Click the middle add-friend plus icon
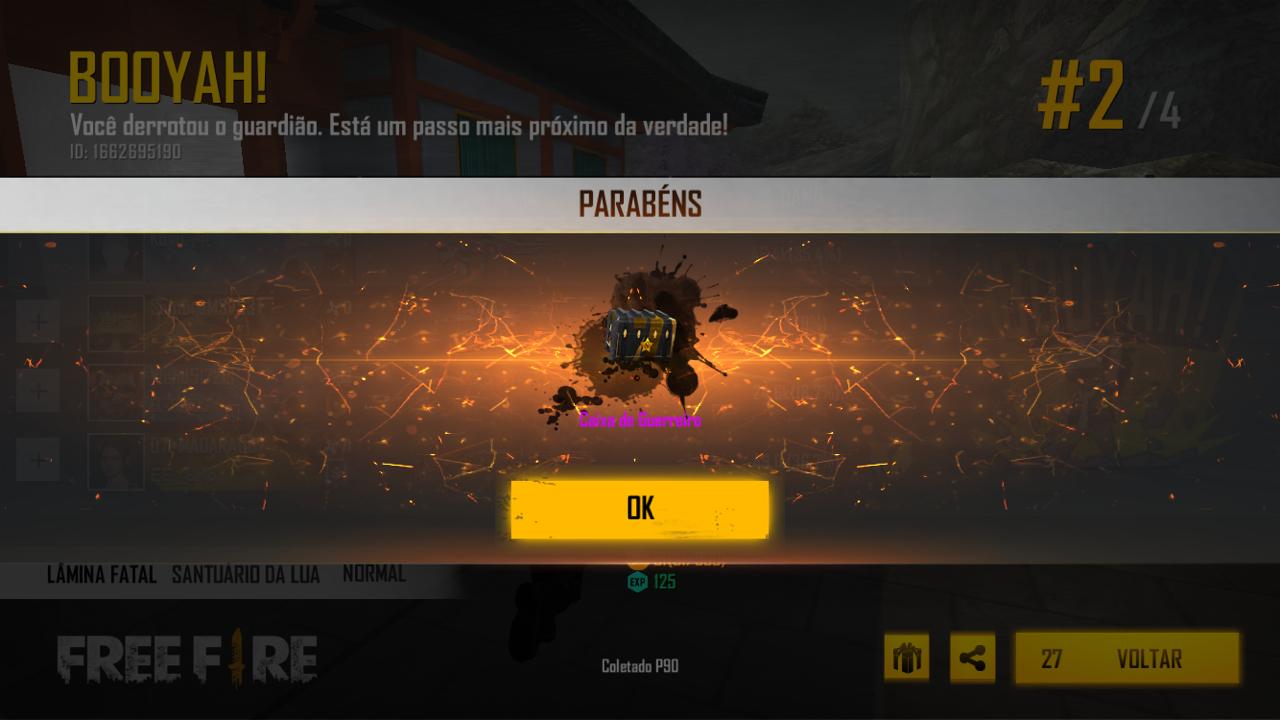This screenshot has width=1280, height=720. pos(38,390)
